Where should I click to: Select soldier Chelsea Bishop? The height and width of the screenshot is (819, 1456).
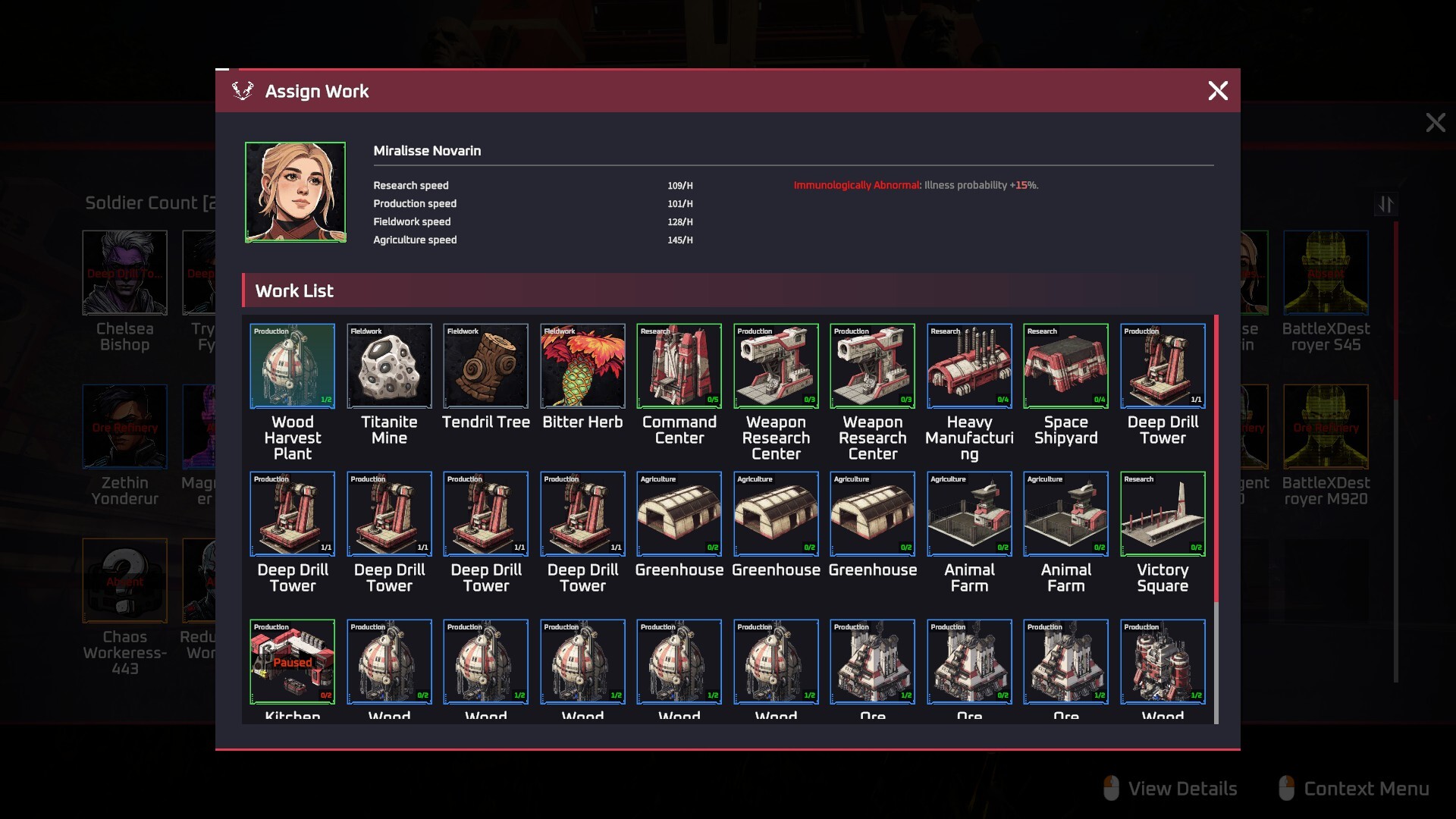pyautogui.click(x=124, y=273)
